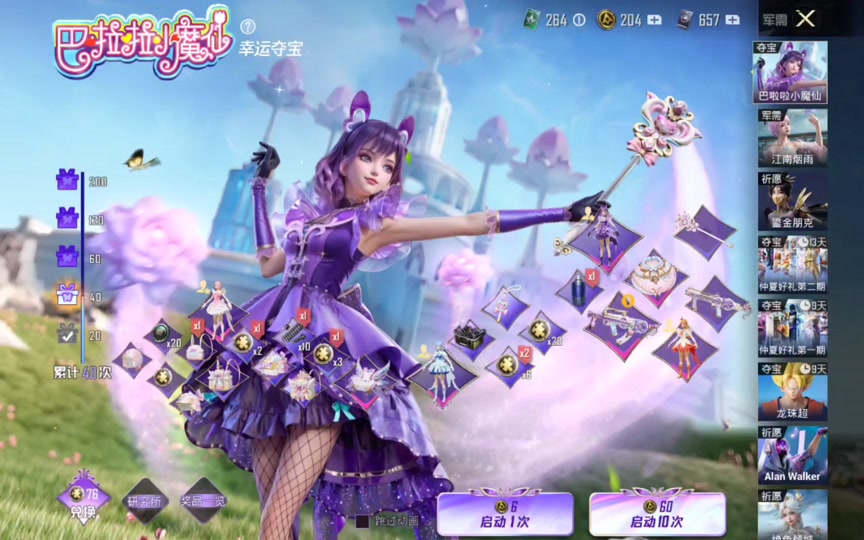Image resolution: width=864 pixels, height=540 pixels.
Task: Open the 仲夏好礼第一期 treasure event
Action: 790,329
